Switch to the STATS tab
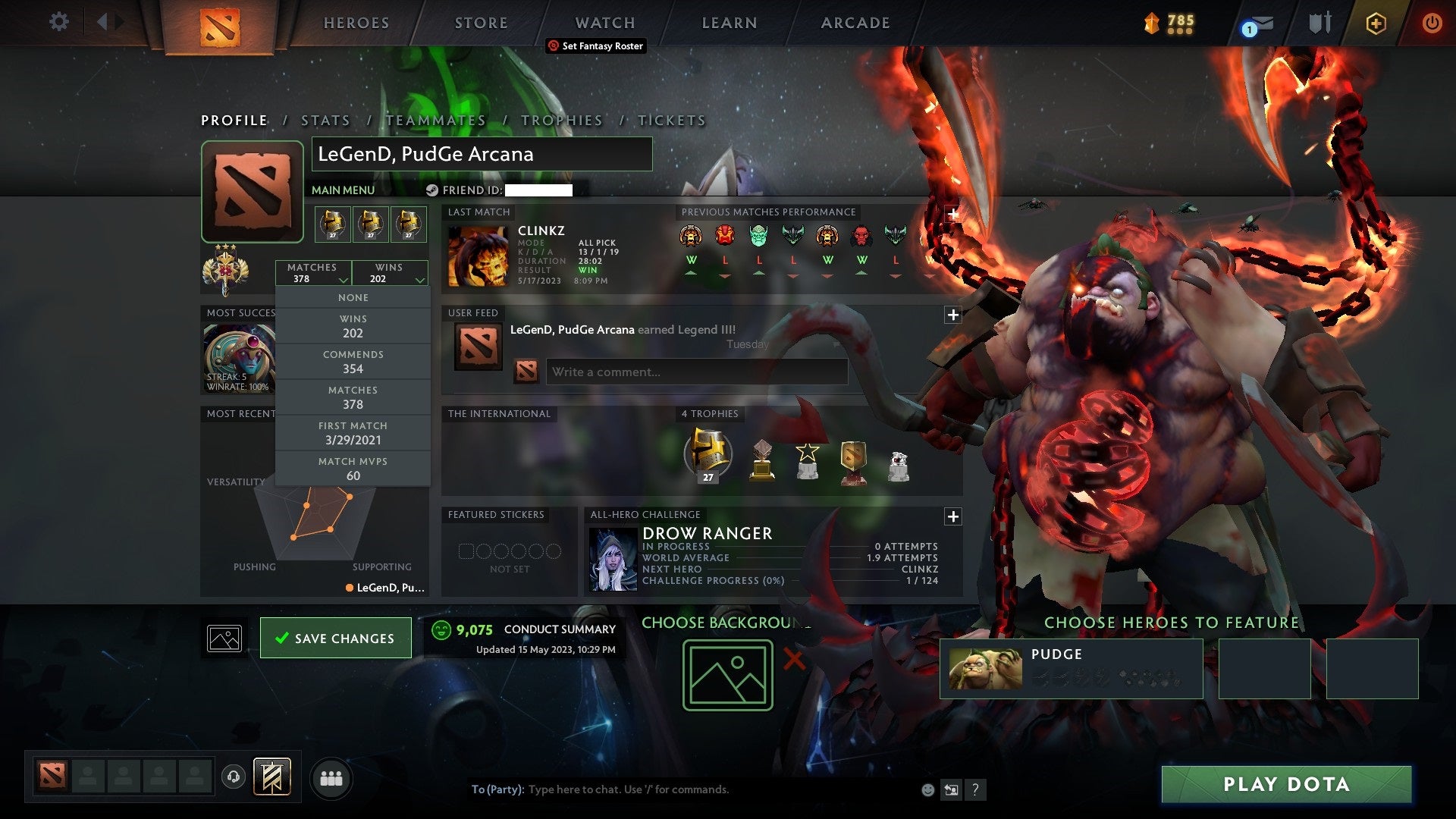1456x819 pixels. pos(325,120)
